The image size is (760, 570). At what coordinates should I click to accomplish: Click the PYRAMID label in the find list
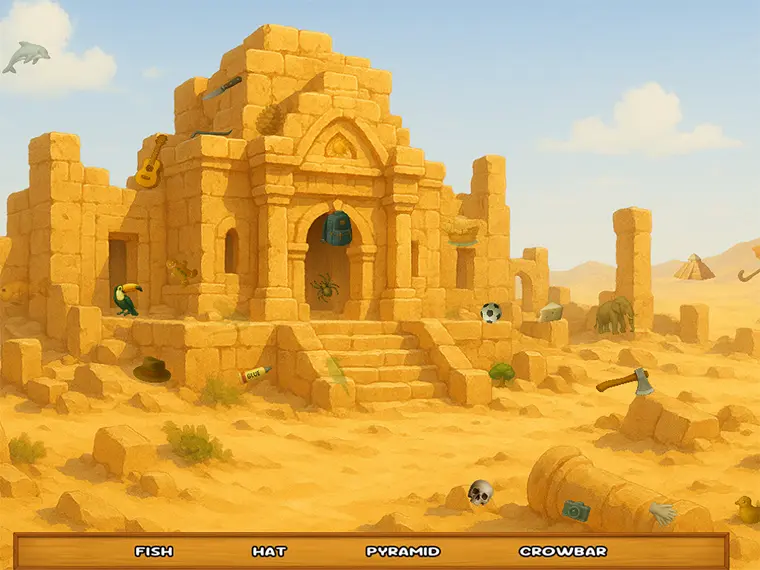tap(403, 551)
